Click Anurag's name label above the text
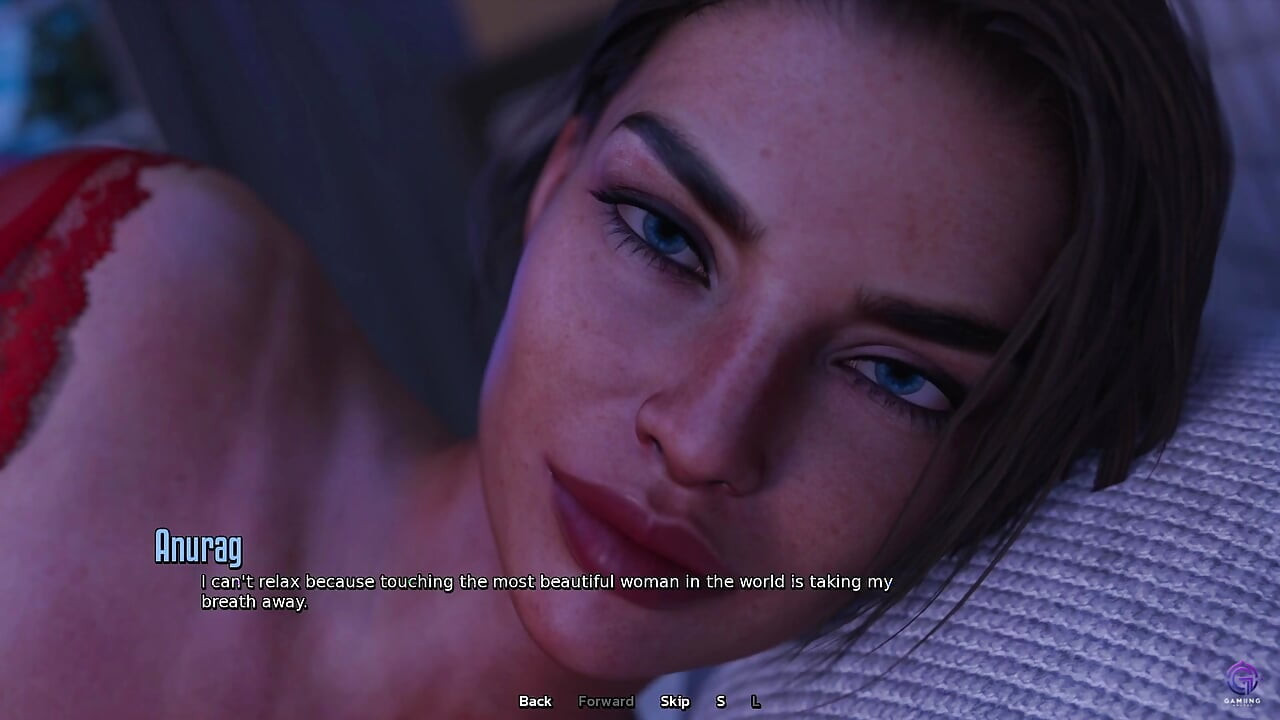 point(198,548)
